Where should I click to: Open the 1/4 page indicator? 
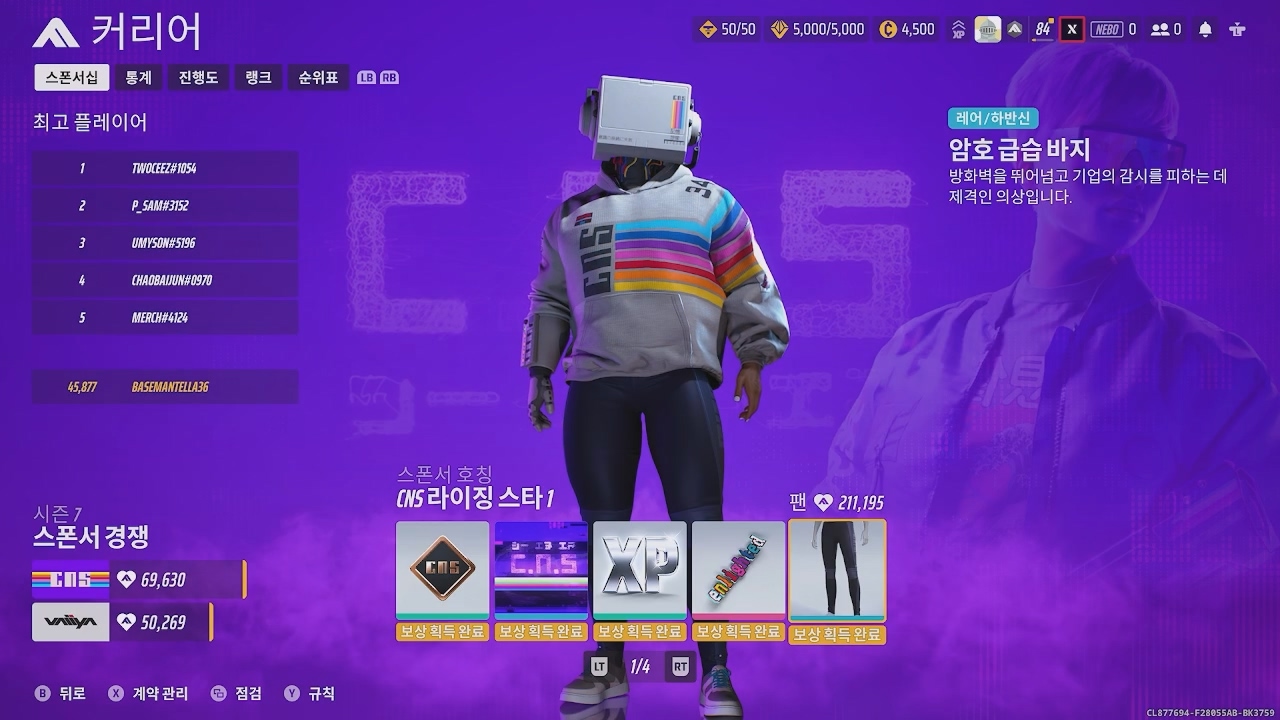point(641,665)
